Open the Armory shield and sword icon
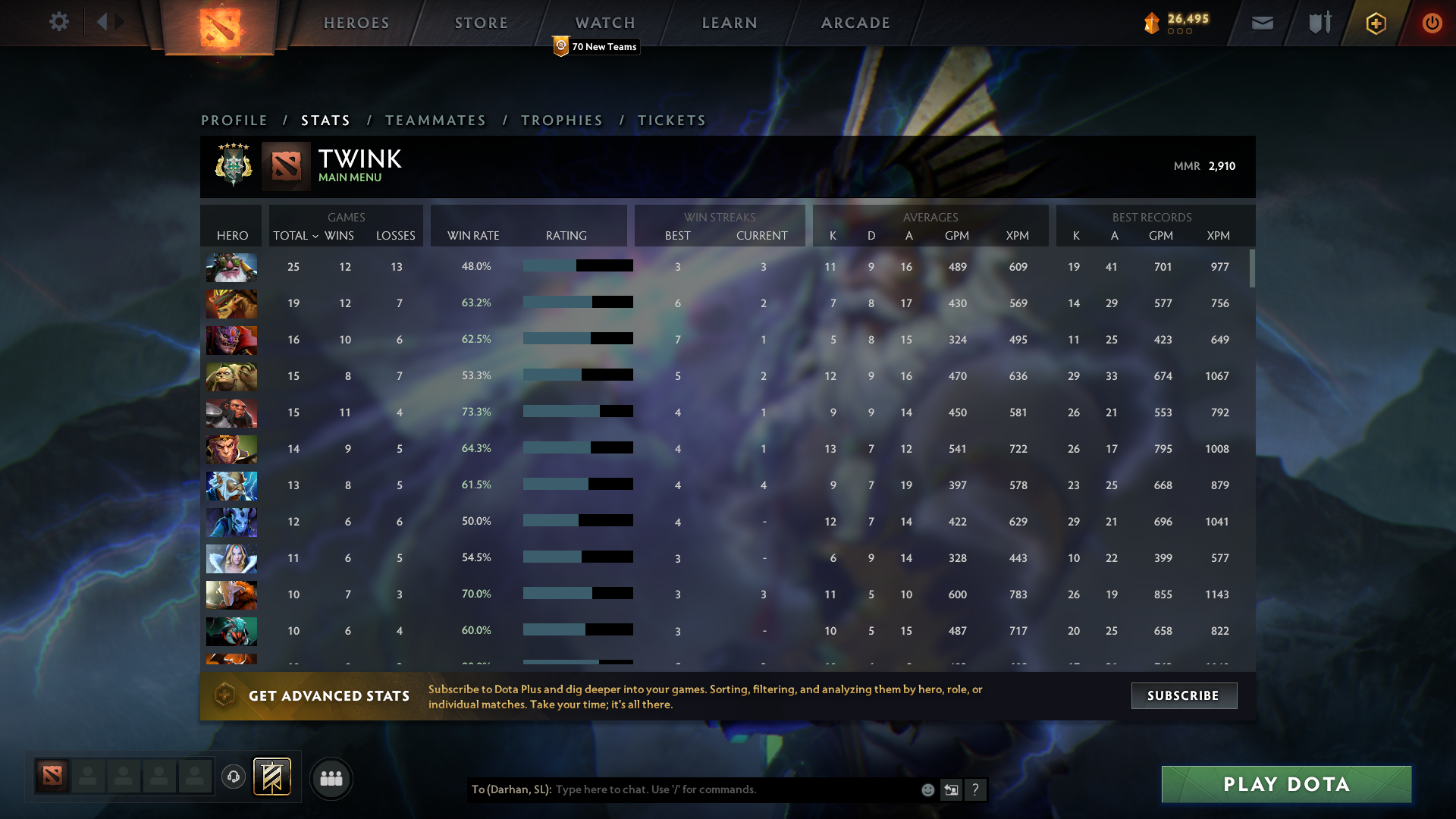1456x819 pixels. pos(1318,23)
